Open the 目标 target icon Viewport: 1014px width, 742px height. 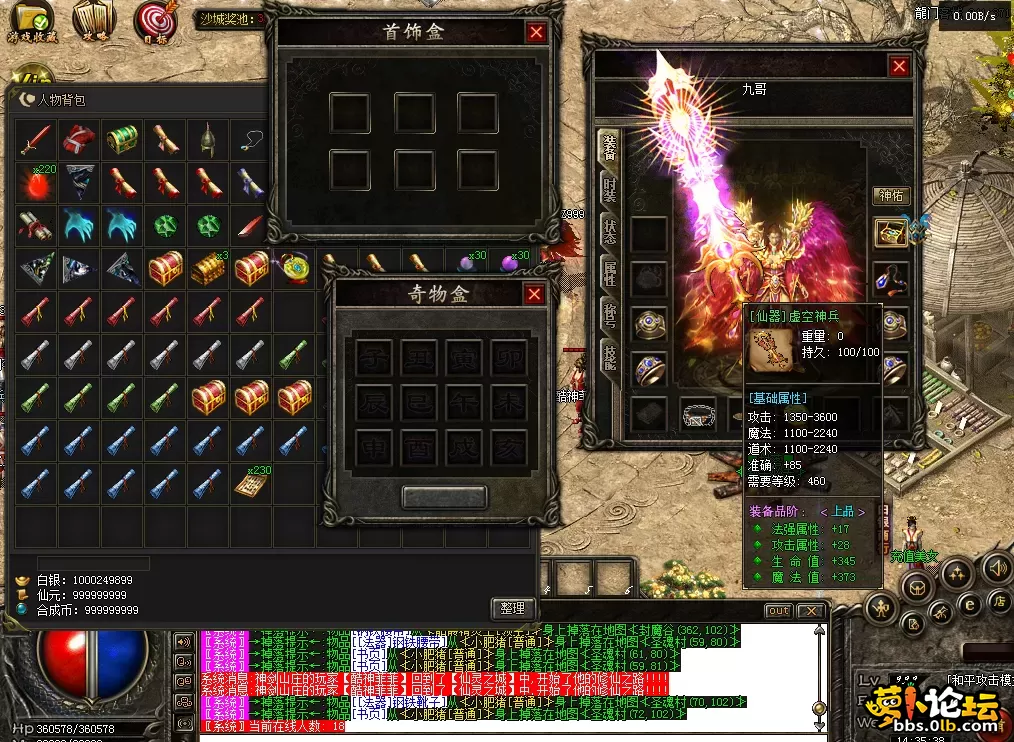(x=153, y=22)
